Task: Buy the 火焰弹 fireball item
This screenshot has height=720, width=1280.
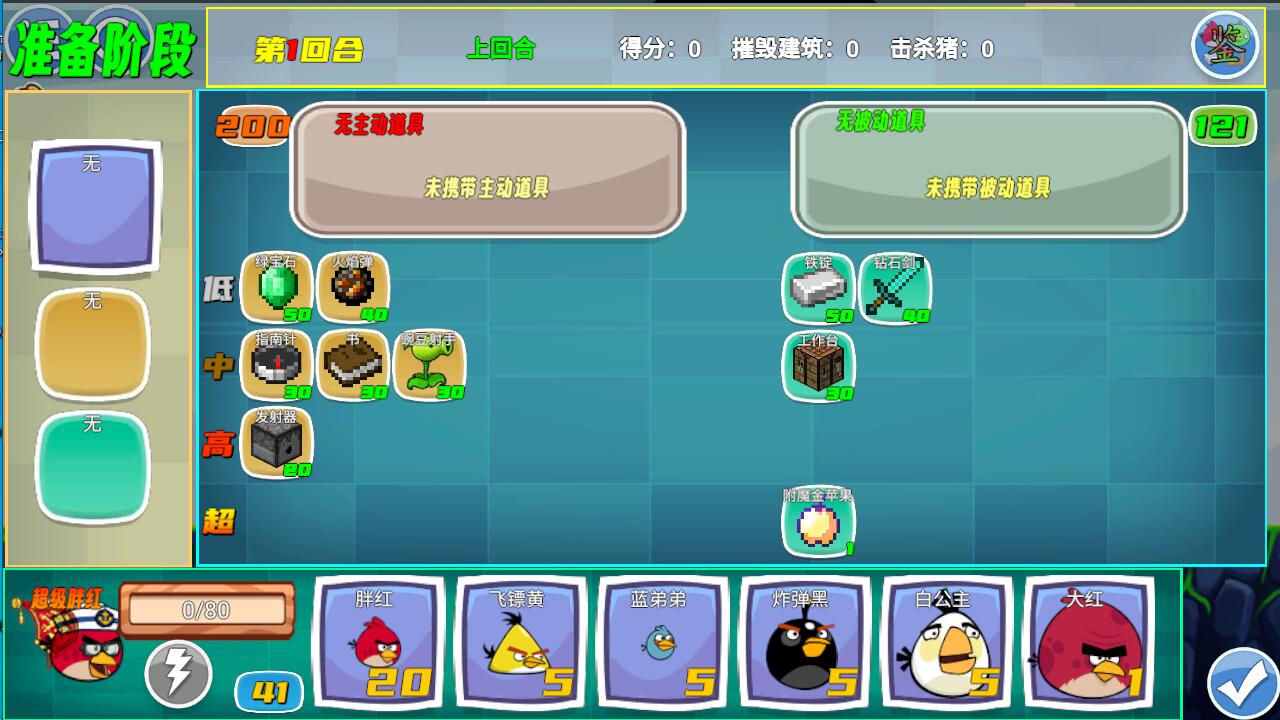Action: [x=354, y=288]
